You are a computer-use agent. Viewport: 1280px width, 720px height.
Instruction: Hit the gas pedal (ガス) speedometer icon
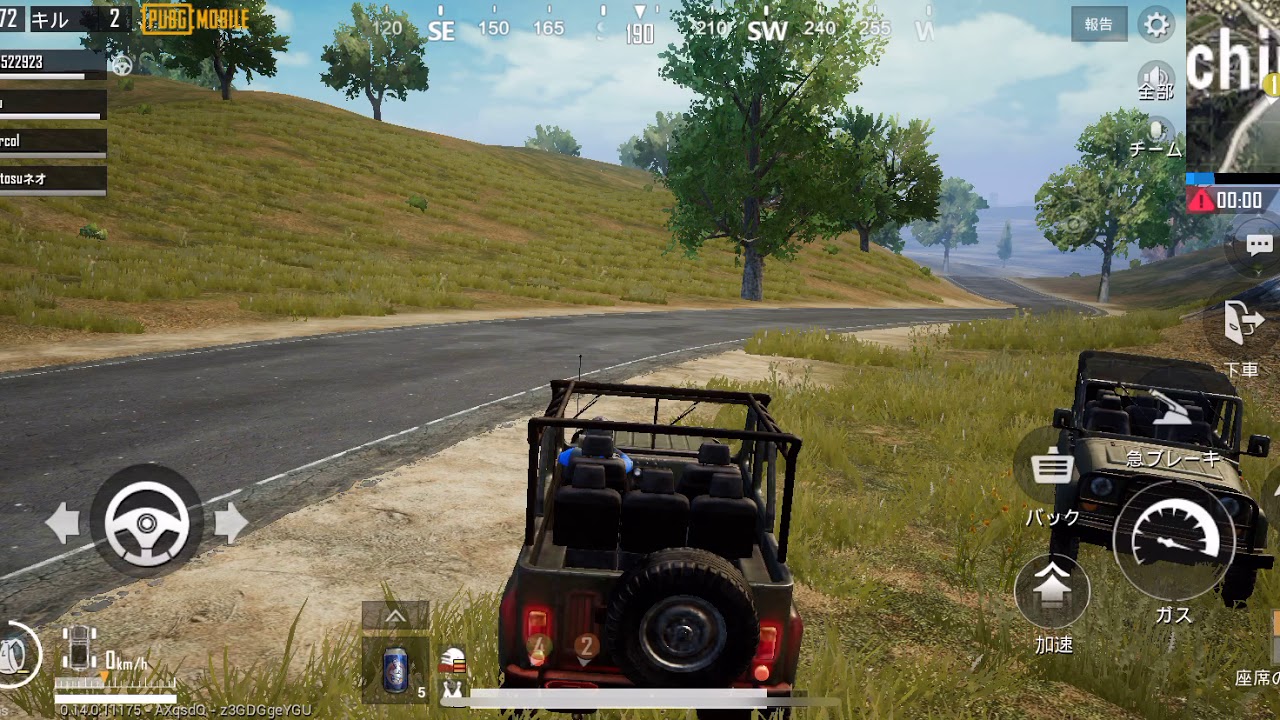pyautogui.click(x=1175, y=542)
